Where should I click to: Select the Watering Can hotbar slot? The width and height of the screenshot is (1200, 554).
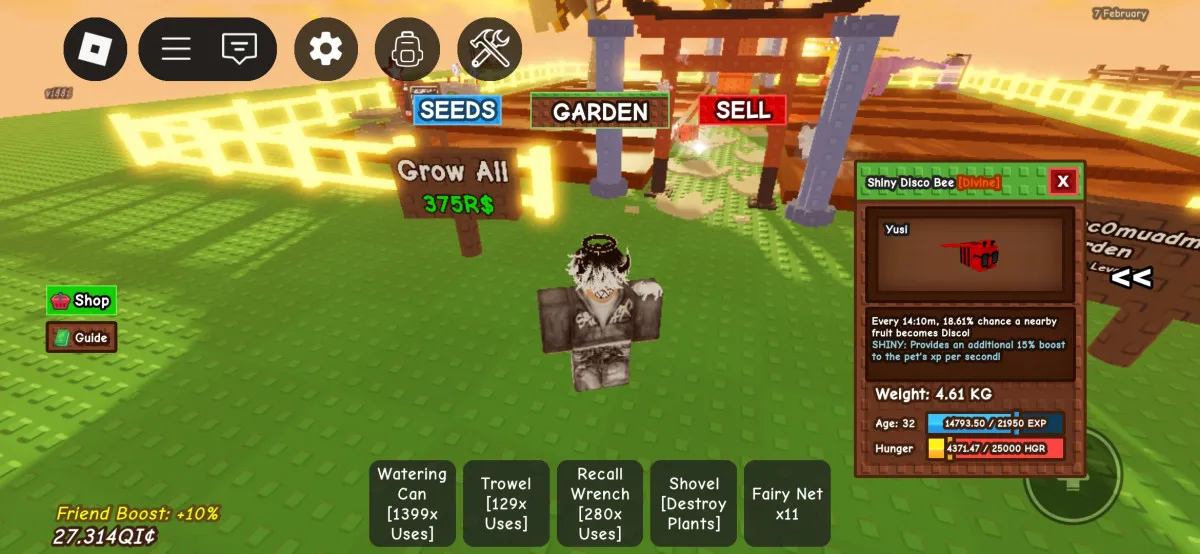point(412,503)
